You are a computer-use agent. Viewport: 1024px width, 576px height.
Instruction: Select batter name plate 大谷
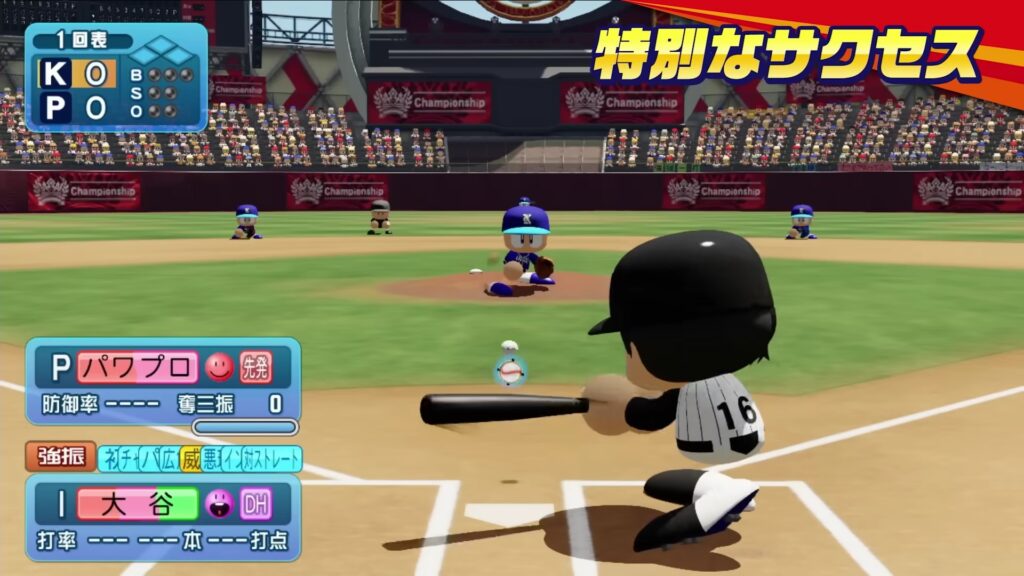point(137,503)
